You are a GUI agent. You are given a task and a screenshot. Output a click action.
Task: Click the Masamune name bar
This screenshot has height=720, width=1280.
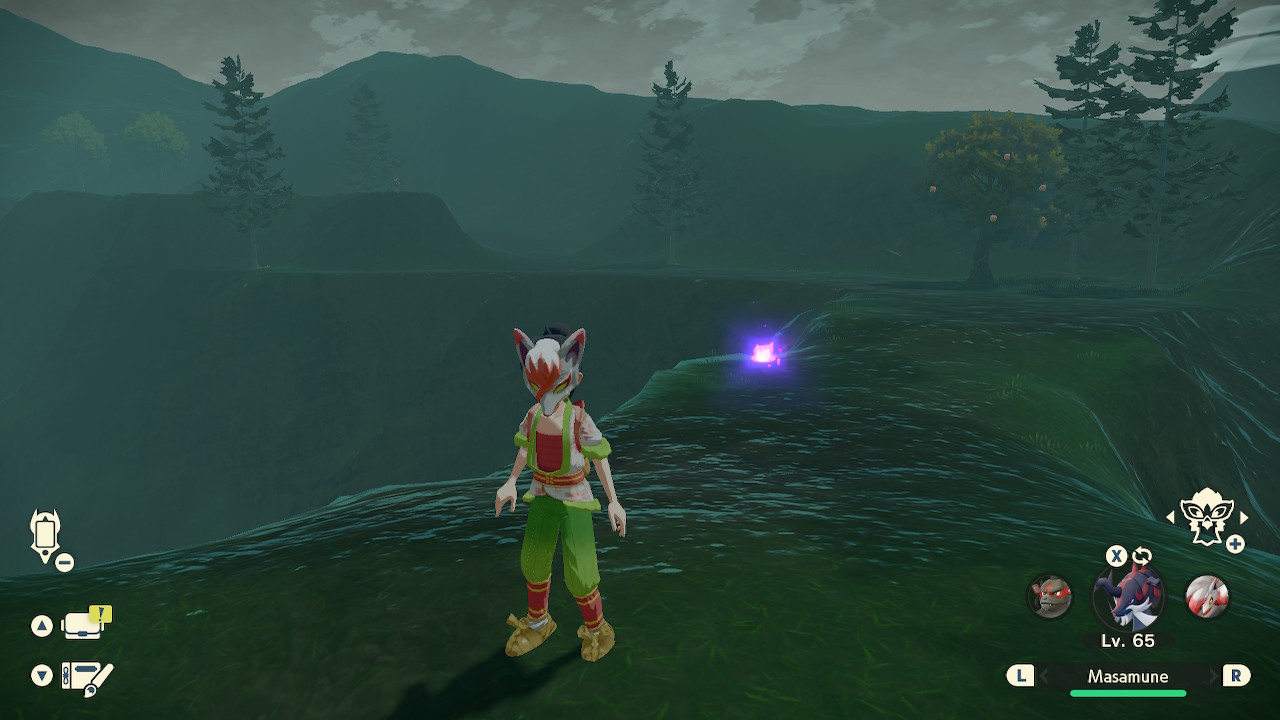(x=1127, y=677)
